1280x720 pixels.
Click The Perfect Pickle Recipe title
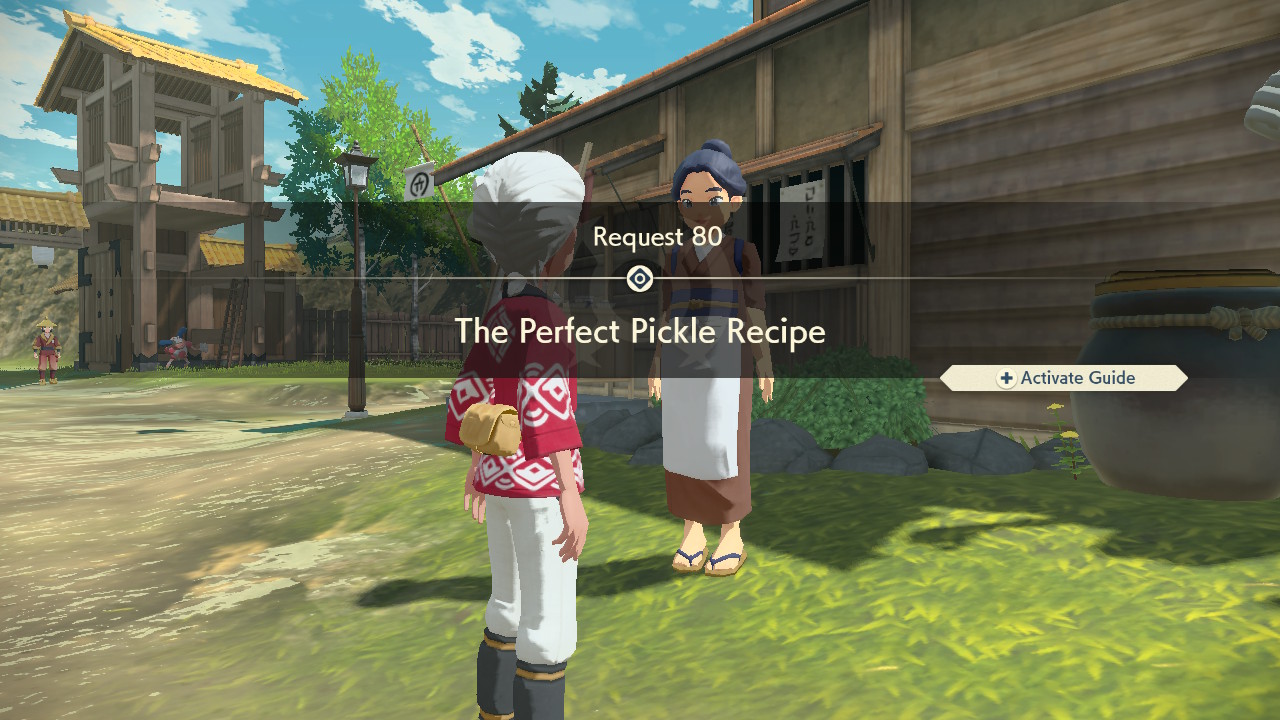[x=640, y=332]
